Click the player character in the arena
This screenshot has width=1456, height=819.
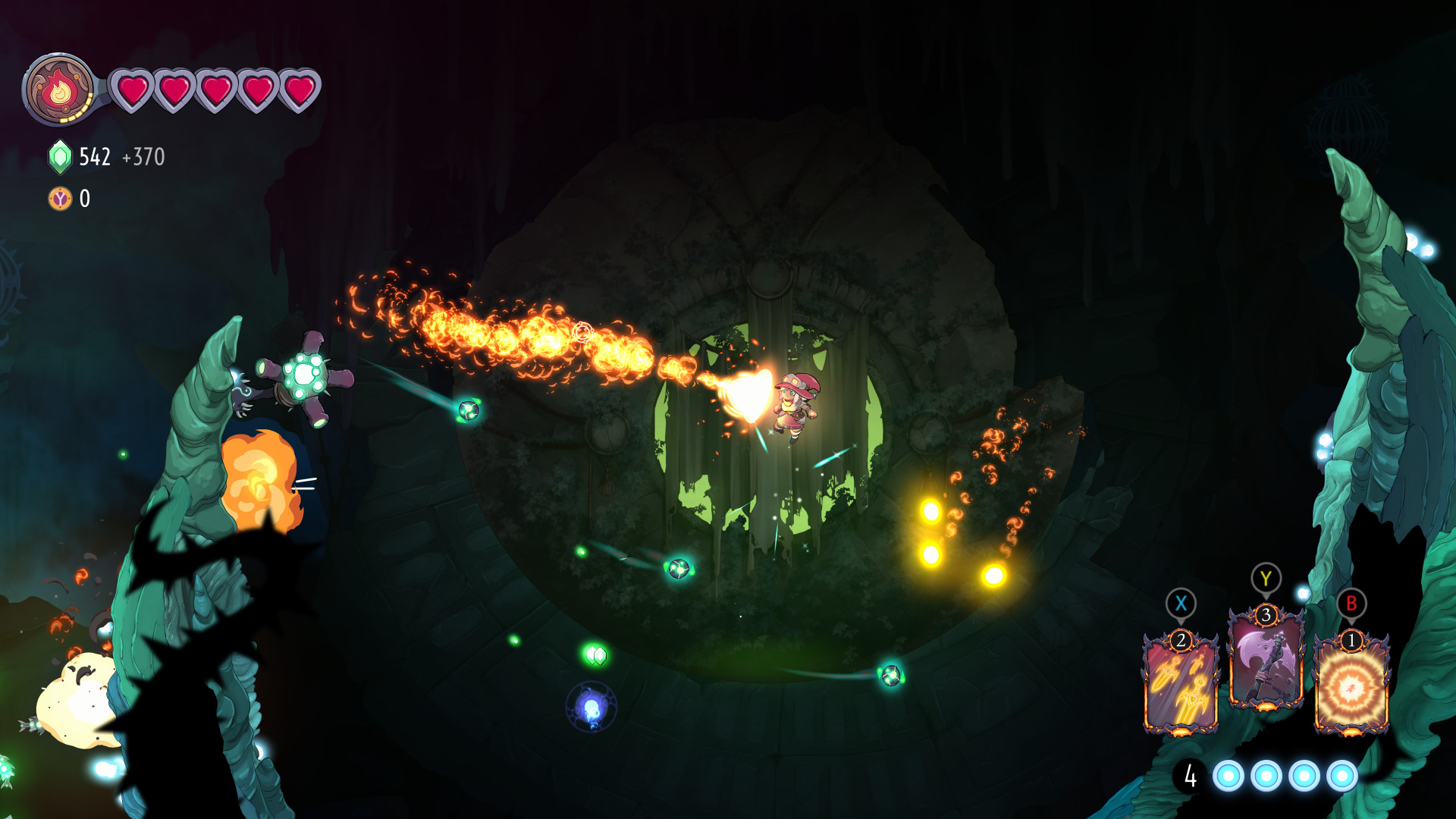click(x=792, y=406)
